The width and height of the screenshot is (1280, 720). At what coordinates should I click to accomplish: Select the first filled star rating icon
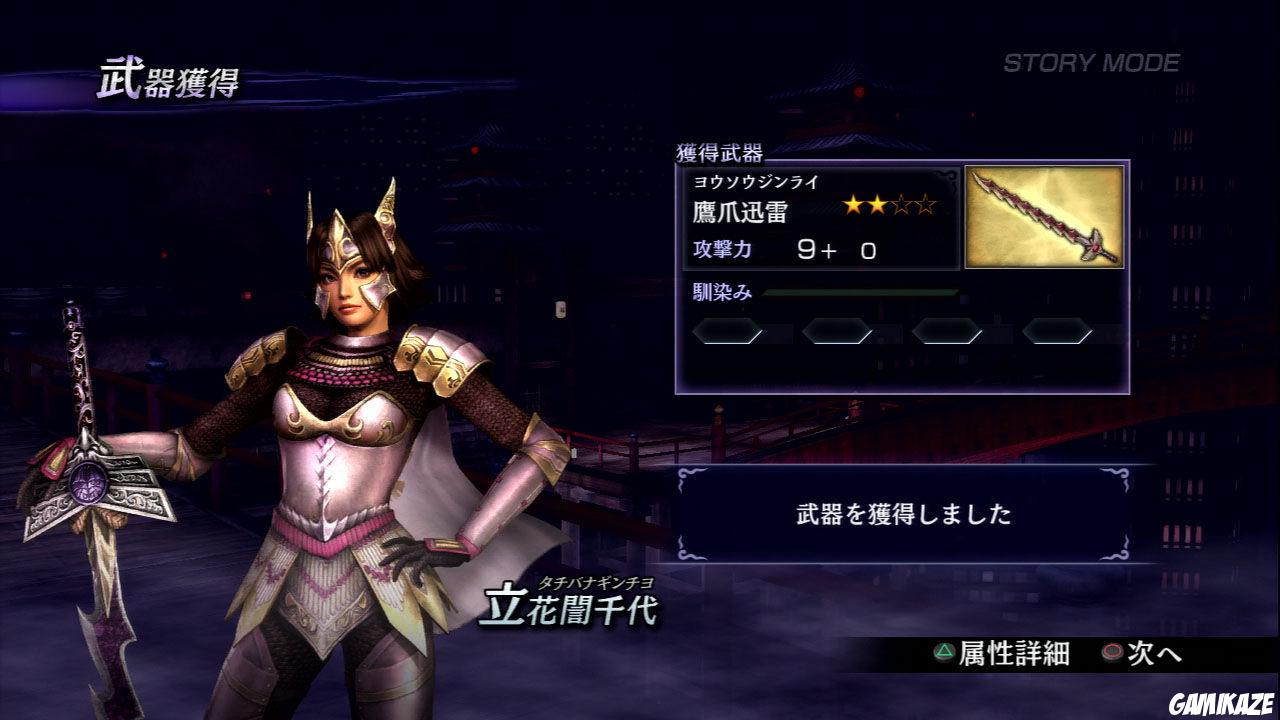click(x=853, y=204)
